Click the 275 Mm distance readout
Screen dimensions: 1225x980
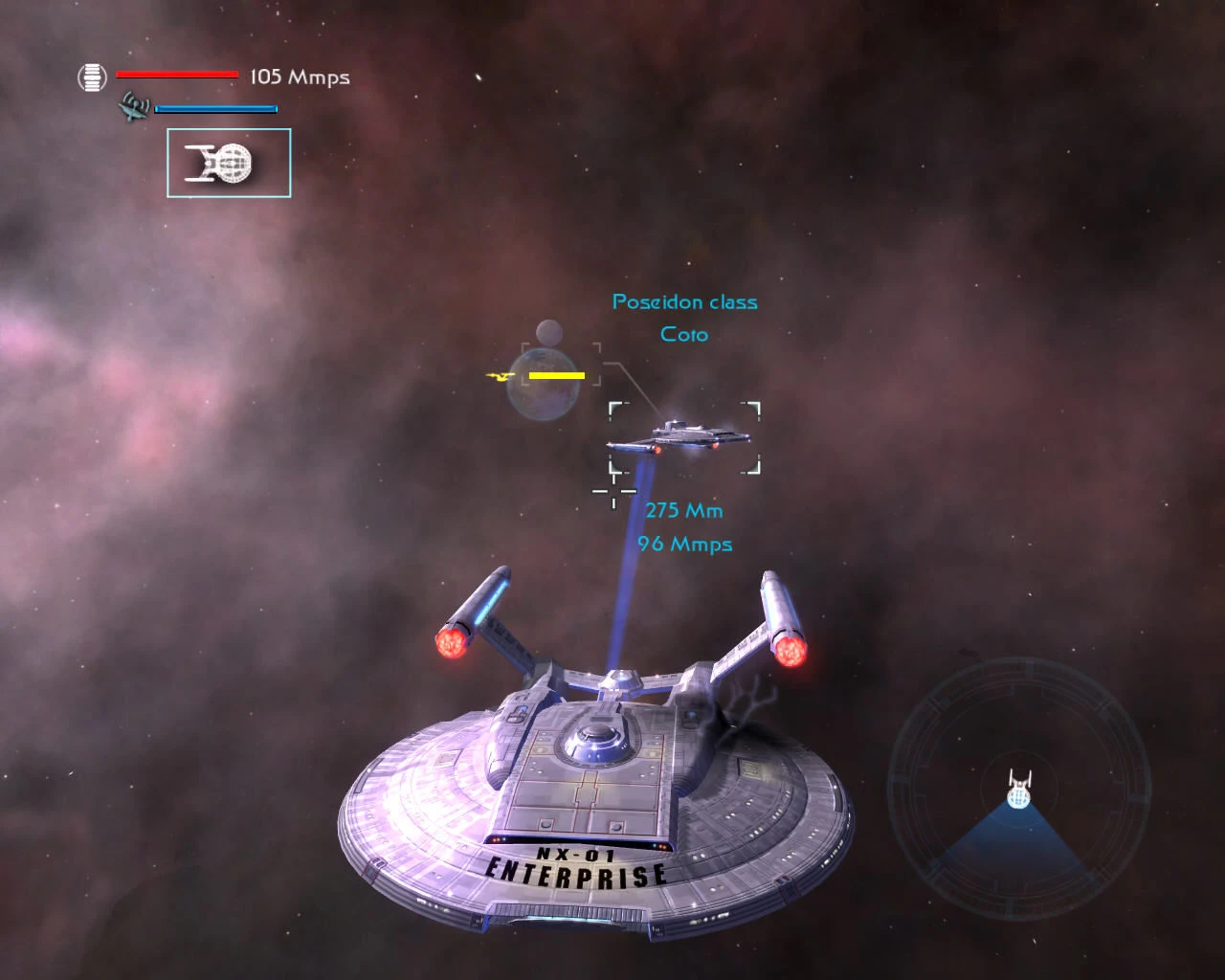[x=684, y=510]
